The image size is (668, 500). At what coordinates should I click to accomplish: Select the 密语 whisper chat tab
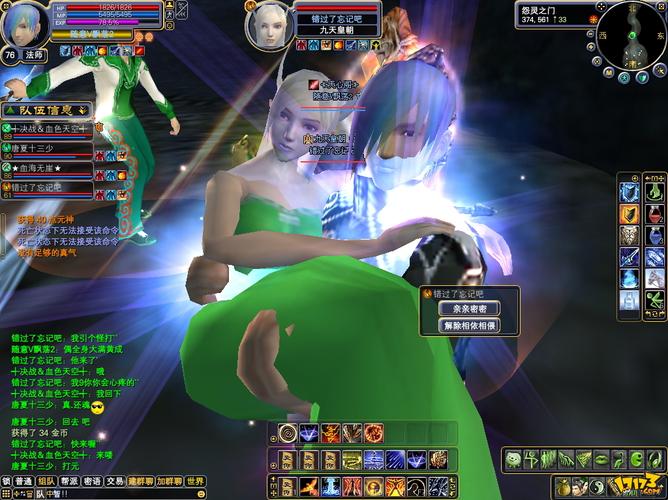[91, 481]
